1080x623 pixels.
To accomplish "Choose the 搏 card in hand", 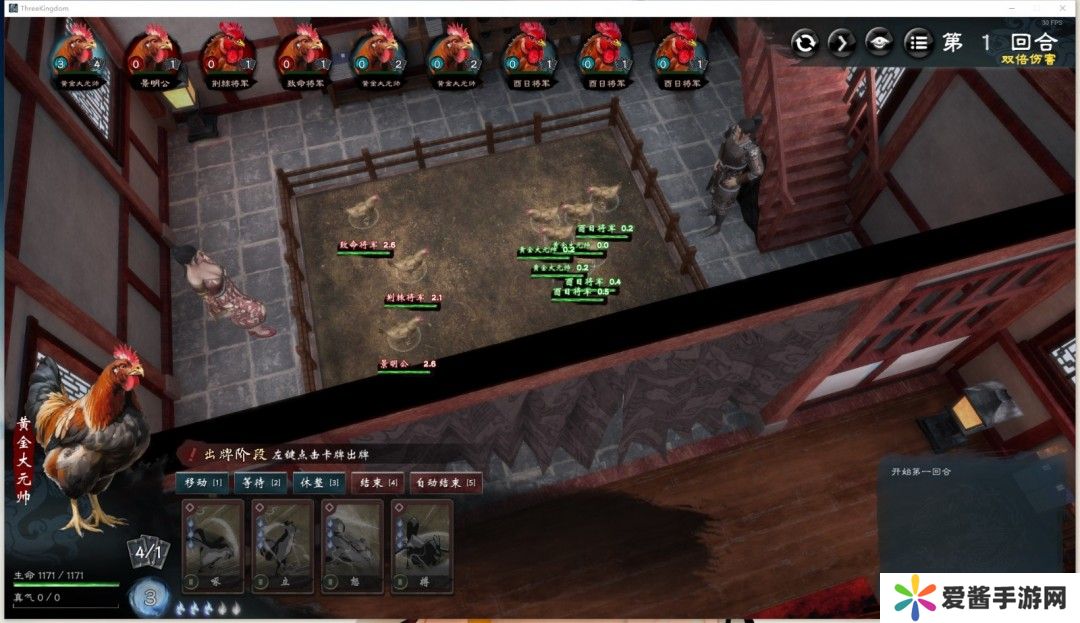I will click(422, 546).
